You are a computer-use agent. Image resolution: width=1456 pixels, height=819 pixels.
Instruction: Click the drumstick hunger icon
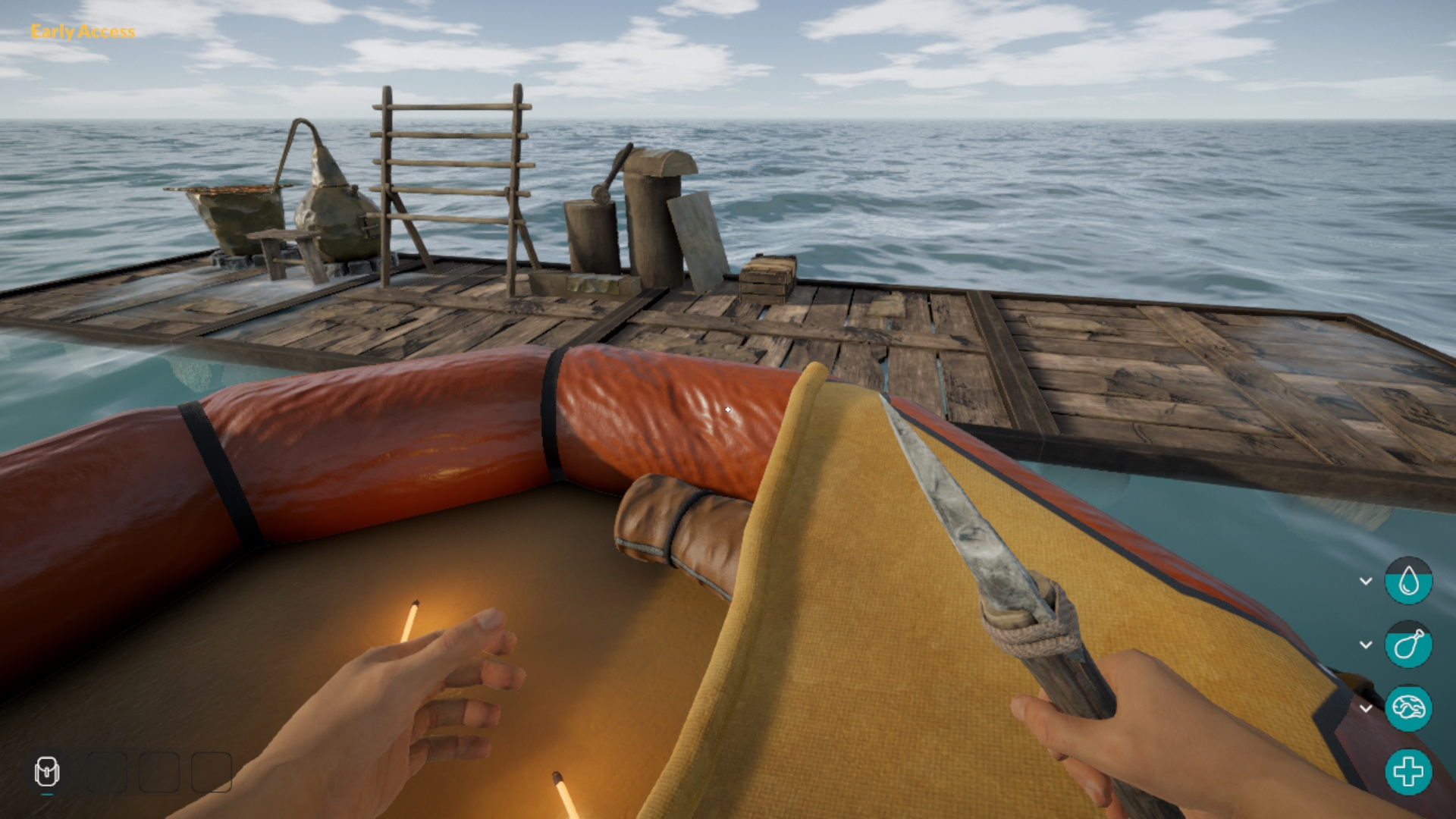click(x=1408, y=645)
